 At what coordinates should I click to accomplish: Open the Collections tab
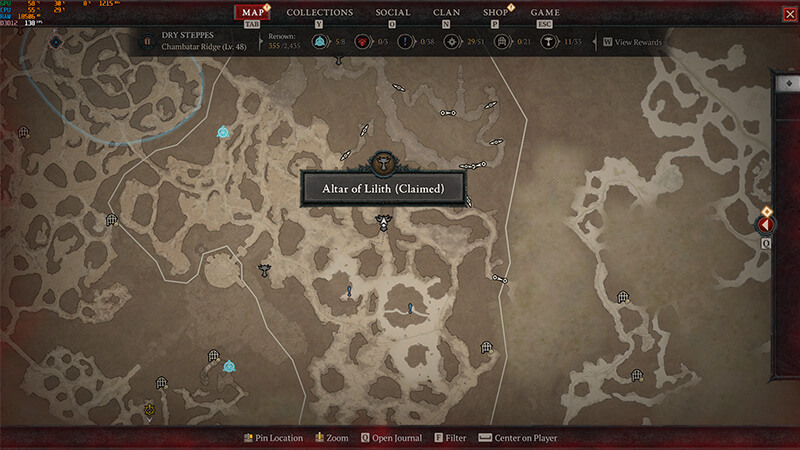[320, 13]
